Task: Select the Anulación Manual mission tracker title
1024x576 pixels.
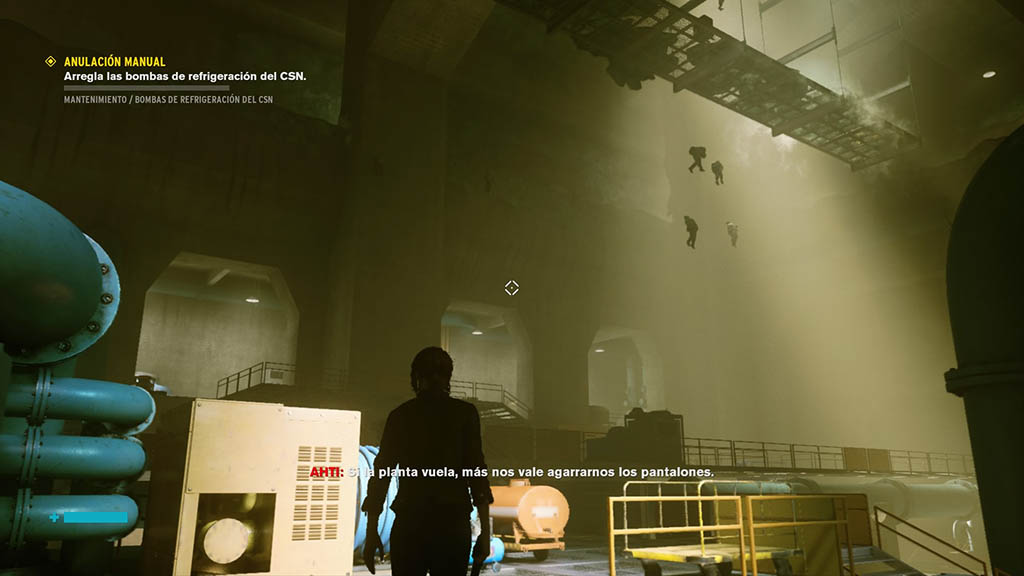Action: (x=114, y=61)
